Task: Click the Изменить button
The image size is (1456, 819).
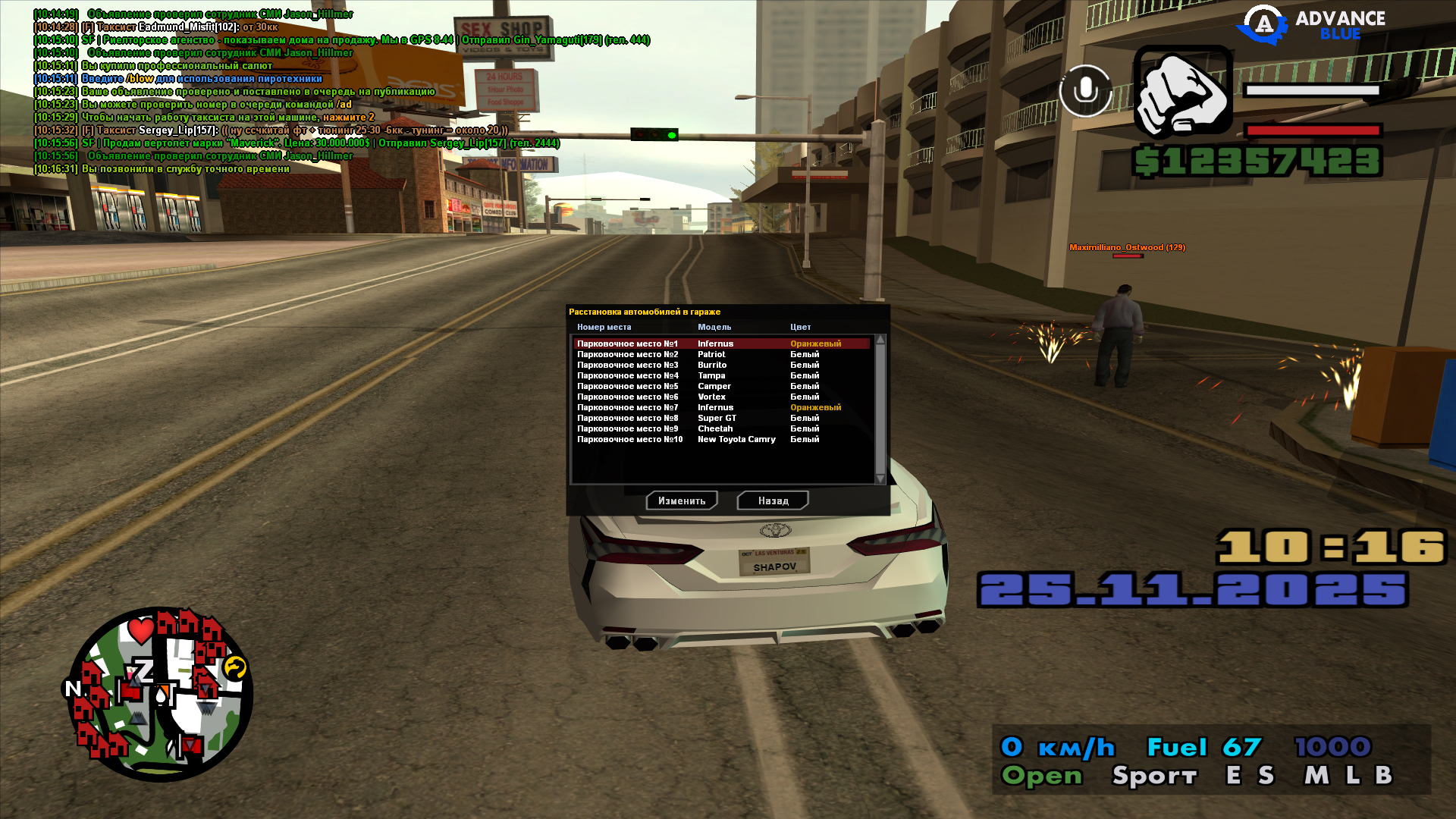Action: click(682, 500)
